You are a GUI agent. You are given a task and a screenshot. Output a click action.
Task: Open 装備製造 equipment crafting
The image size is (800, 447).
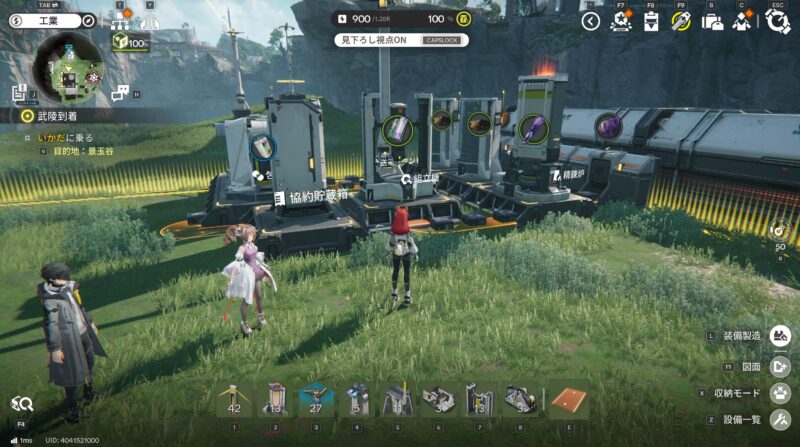780,337
